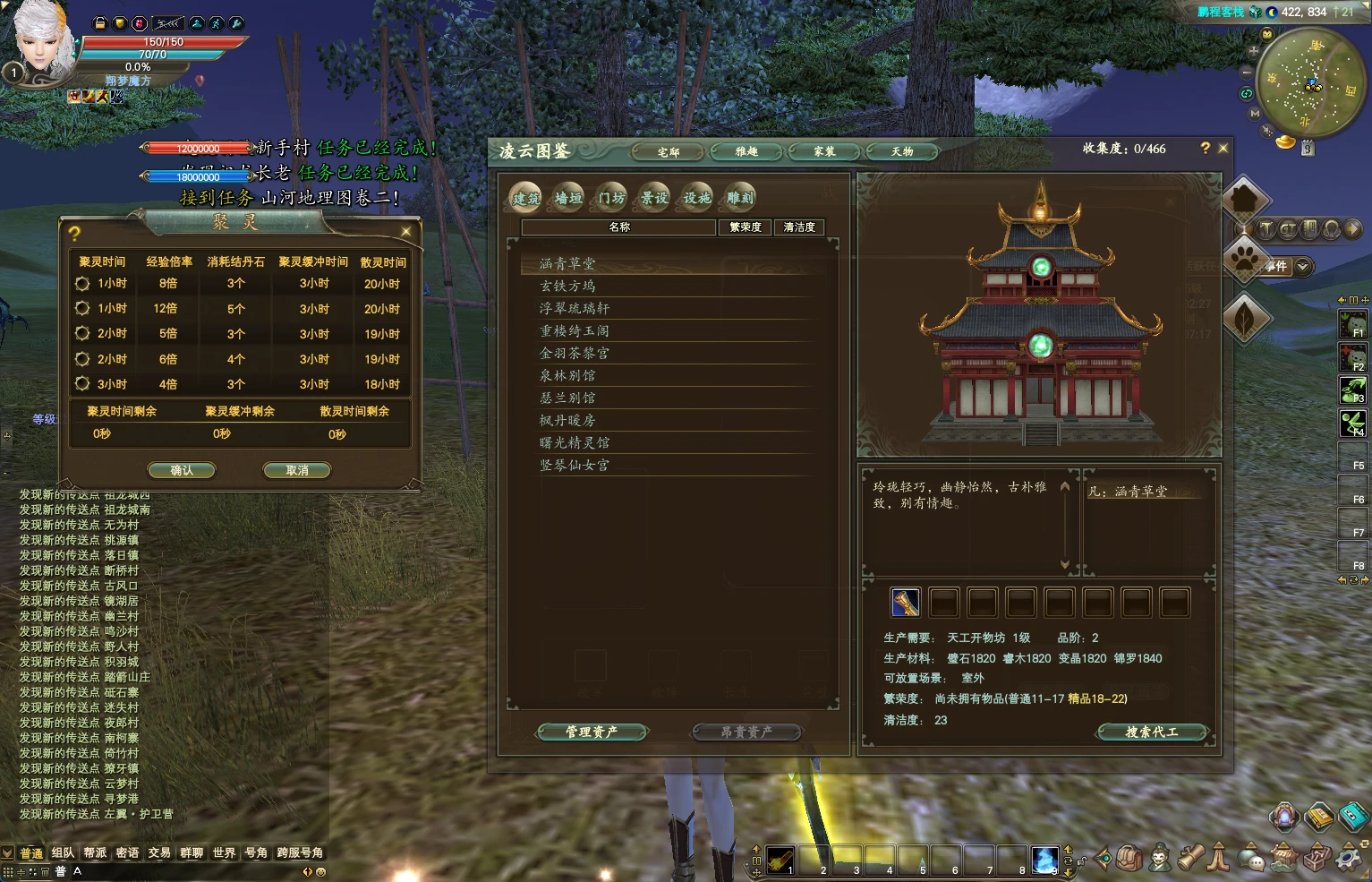Image resolution: width=1372 pixels, height=882 pixels.
Task: Cancel the spirit gathering dialog with 取消
Action: coord(296,470)
